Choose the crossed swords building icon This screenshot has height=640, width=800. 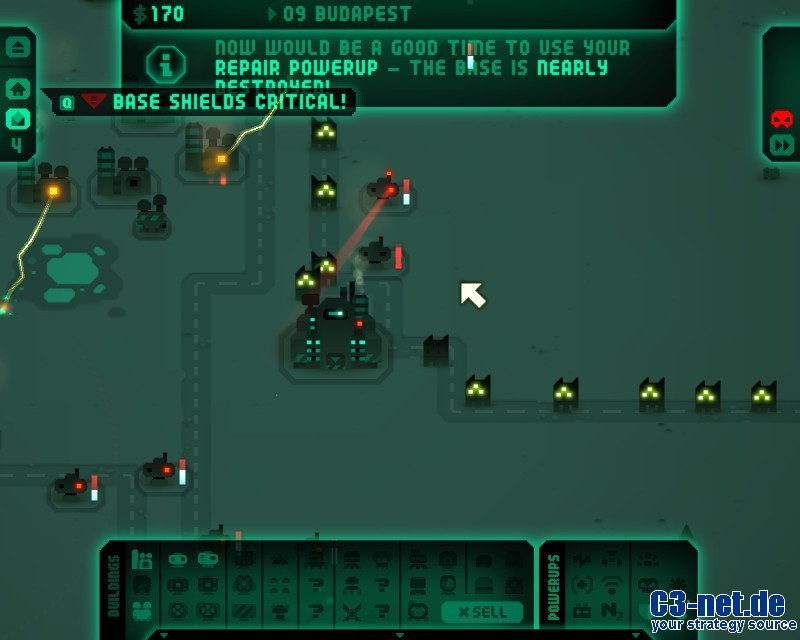[x=352, y=610]
